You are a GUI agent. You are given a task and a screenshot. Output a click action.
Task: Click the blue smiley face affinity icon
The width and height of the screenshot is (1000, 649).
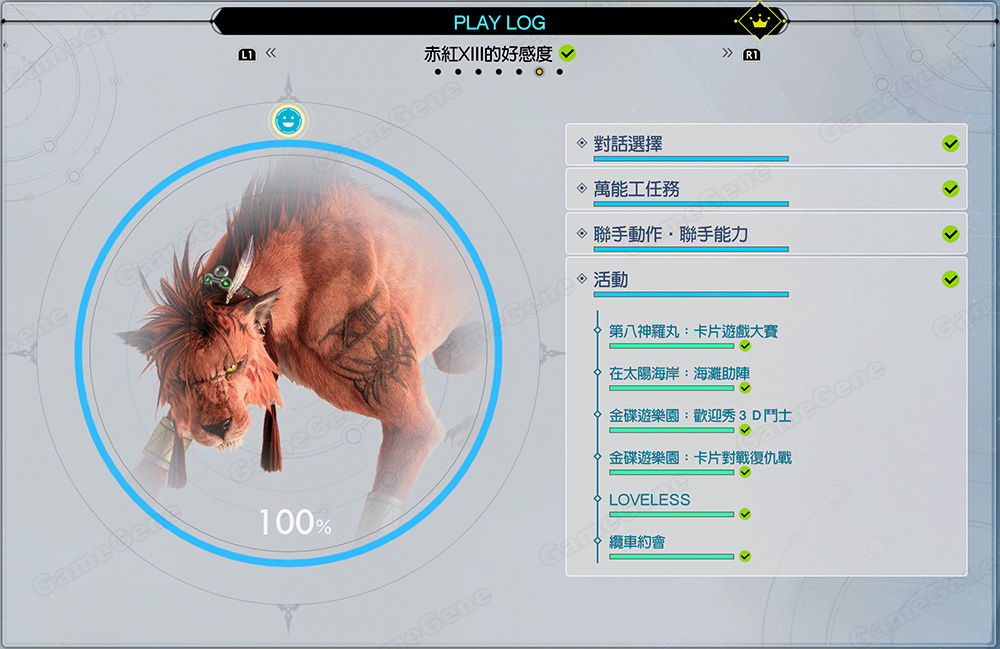click(x=288, y=121)
